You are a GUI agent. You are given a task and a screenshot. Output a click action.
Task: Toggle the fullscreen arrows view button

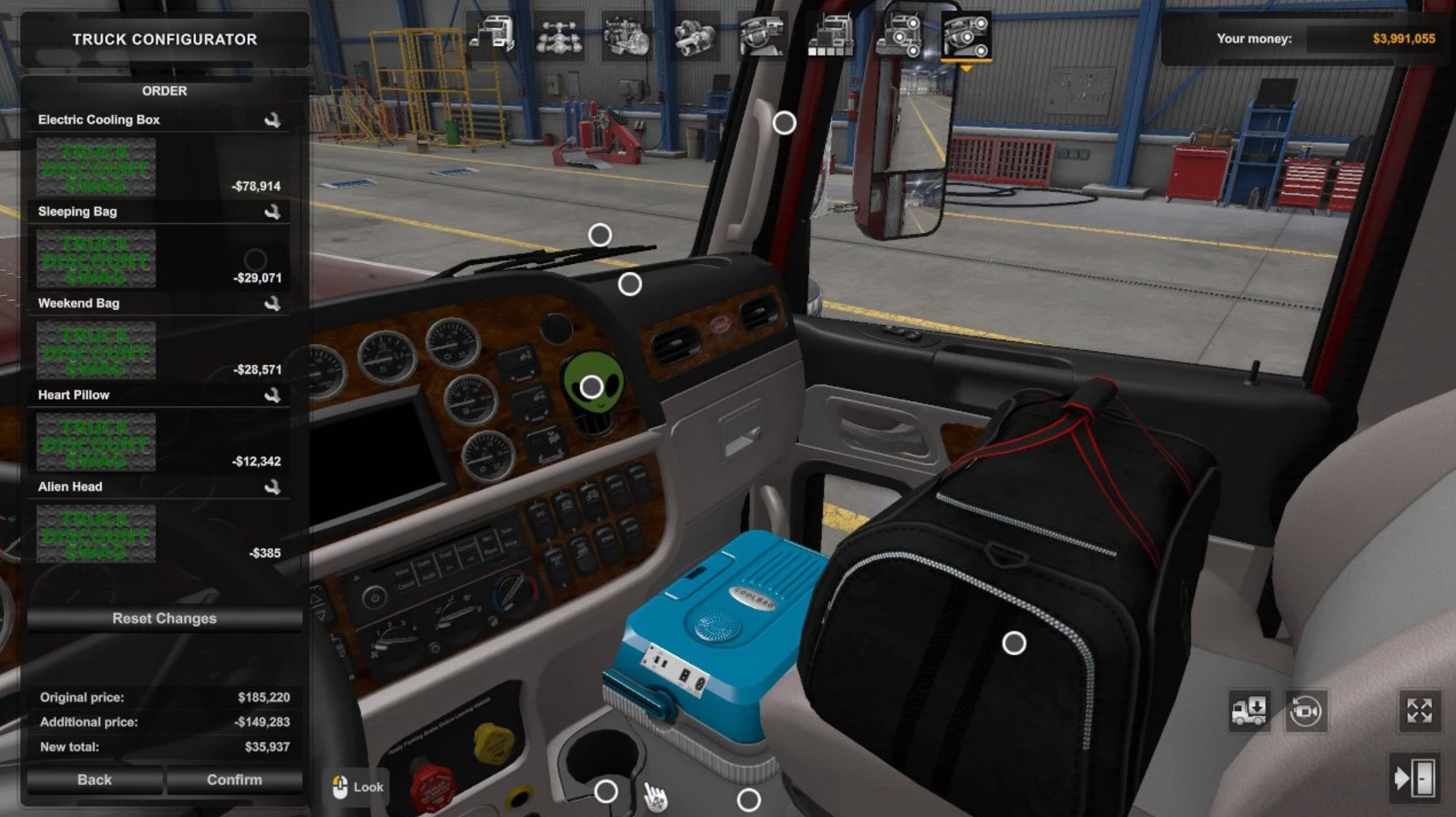tap(1419, 711)
